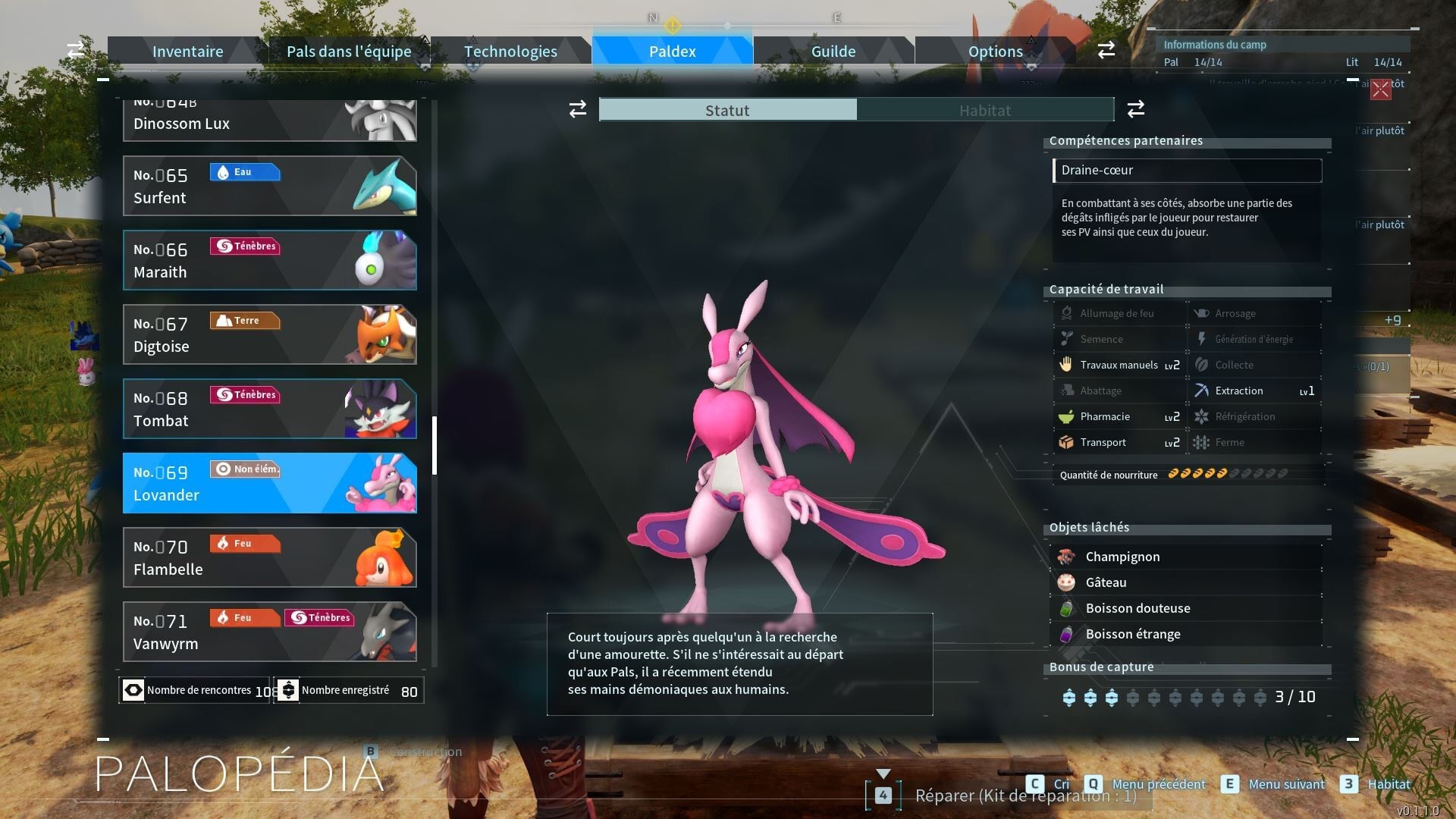Open Vanwyrm entry No.071
This screenshot has width=1456, height=819.
pyautogui.click(x=269, y=632)
